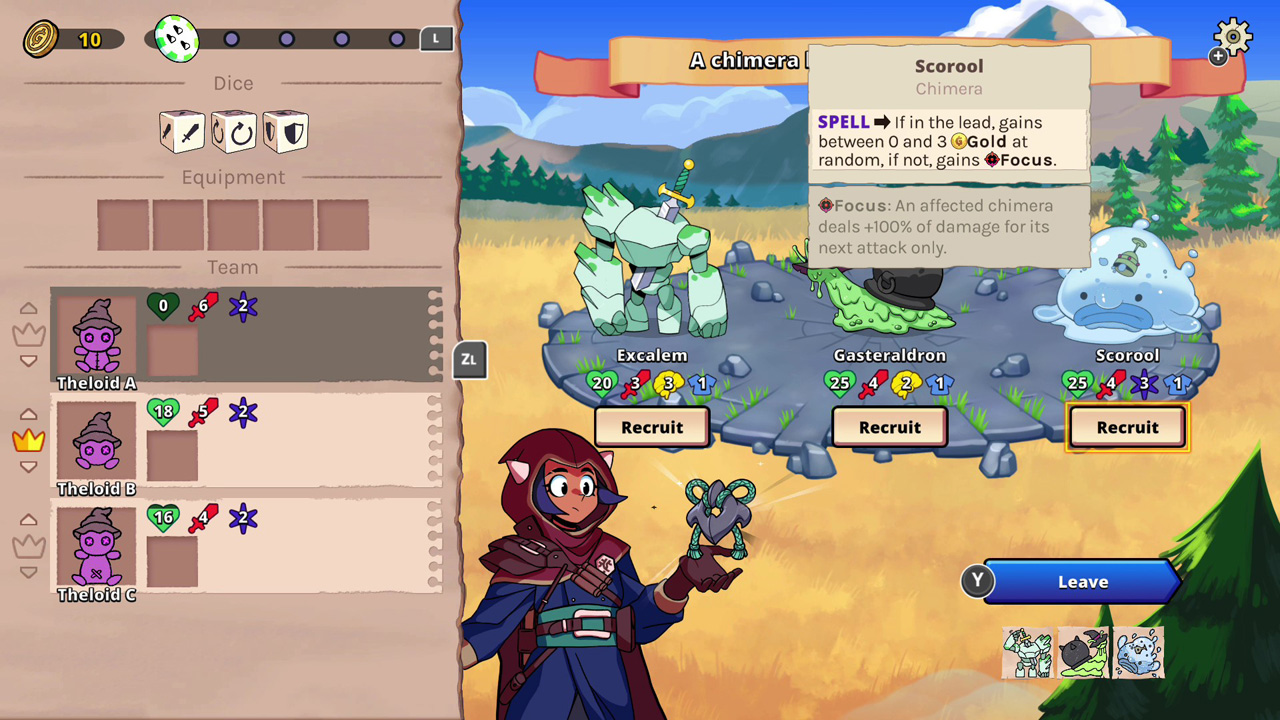Open the settings gear menu
1280x720 pixels.
(1232, 36)
